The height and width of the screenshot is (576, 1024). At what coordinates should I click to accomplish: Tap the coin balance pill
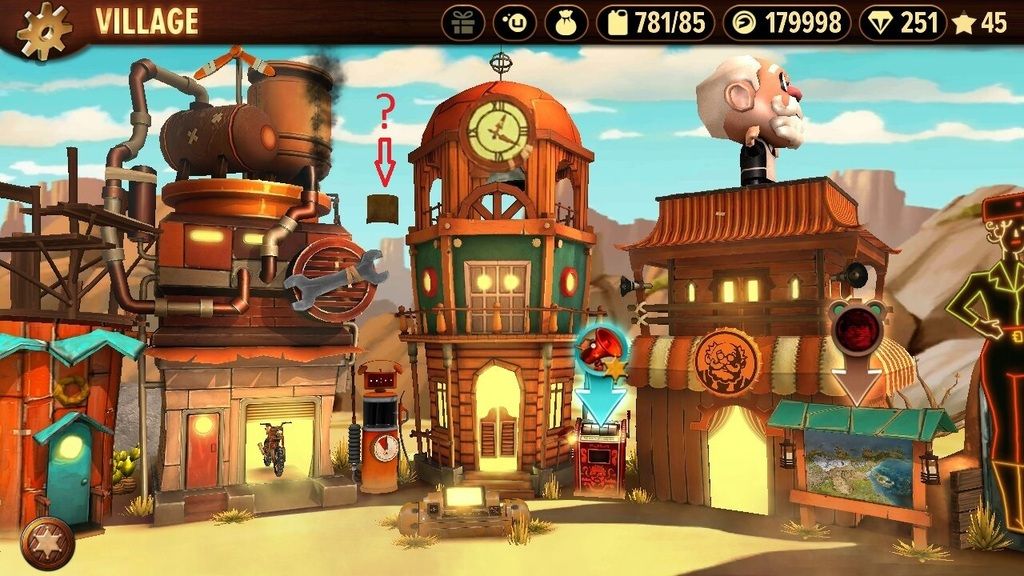click(786, 23)
